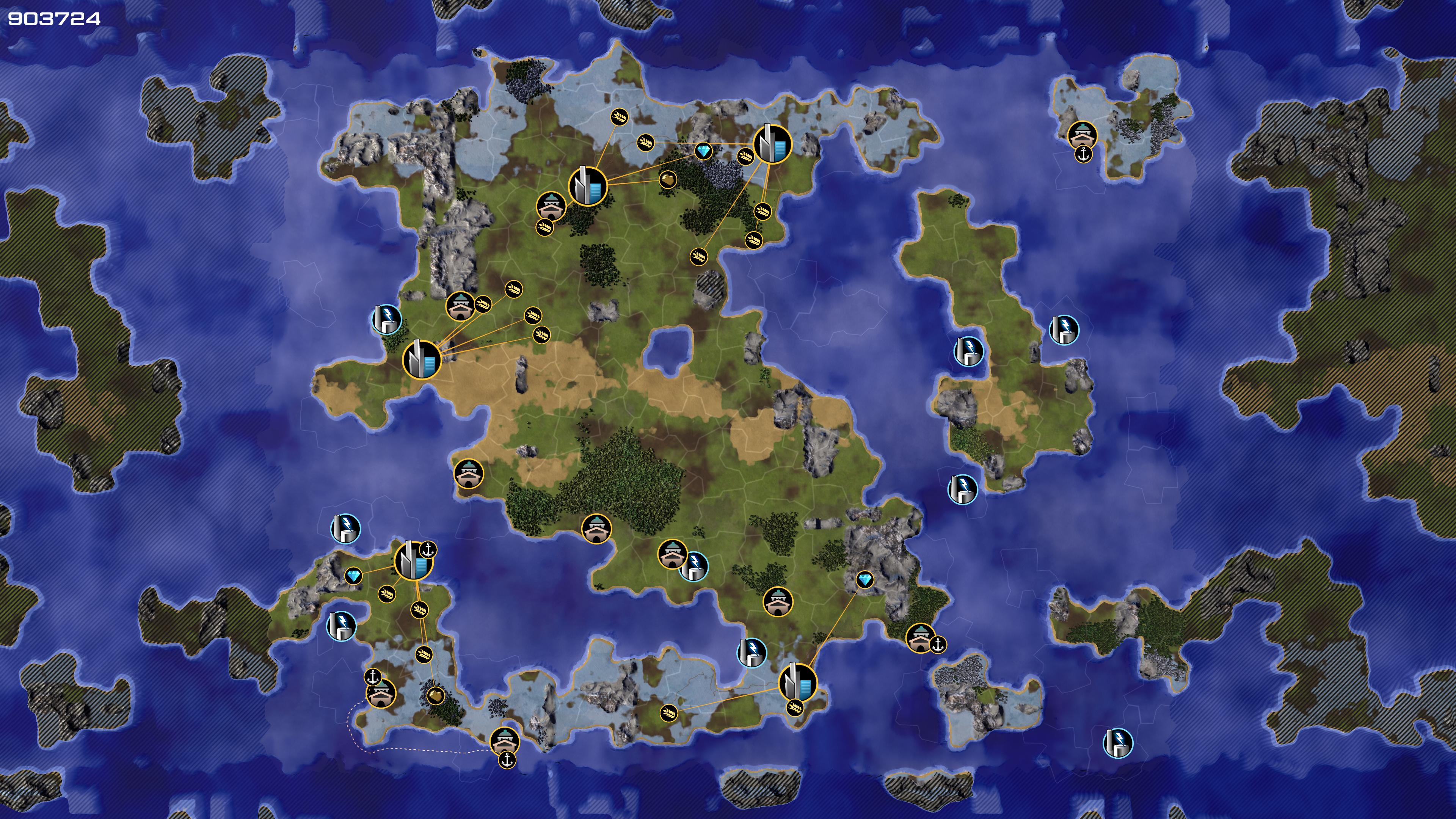
Task: Click the diamond joined by a long line to the southeastern city
Action: [x=864, y=579]
